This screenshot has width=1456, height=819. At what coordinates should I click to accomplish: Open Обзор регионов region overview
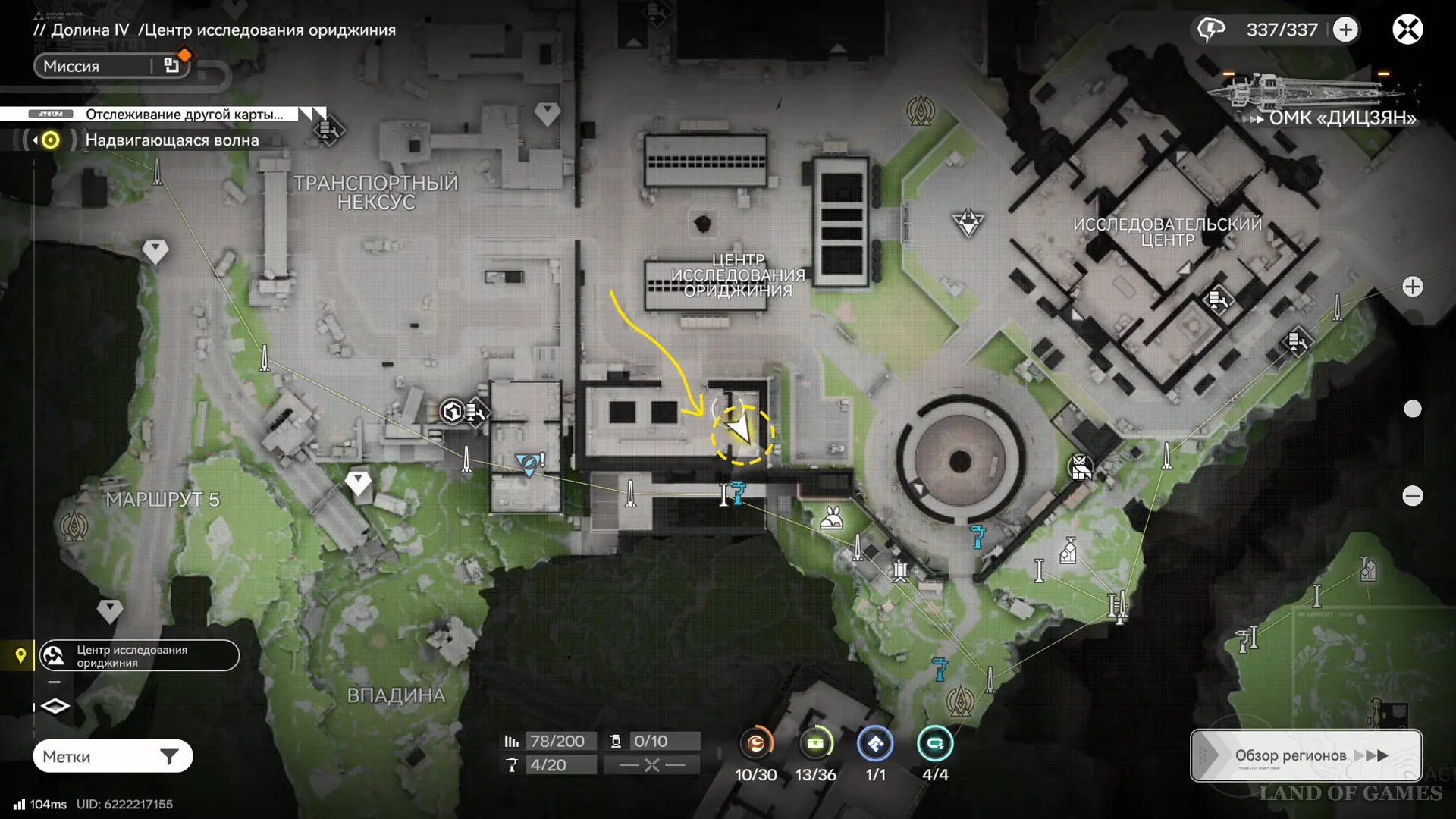pyautogui.click(x=1305, y=755)
